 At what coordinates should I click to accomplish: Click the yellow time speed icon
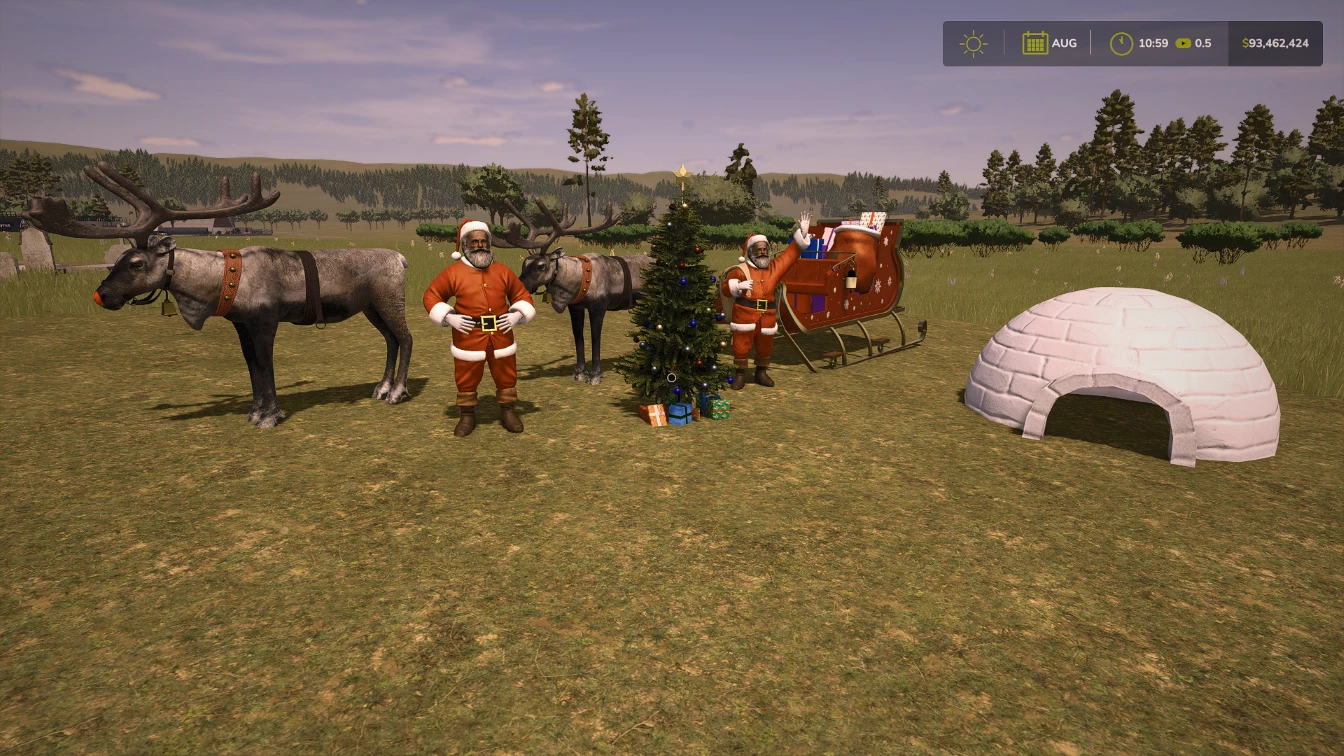1183,44
